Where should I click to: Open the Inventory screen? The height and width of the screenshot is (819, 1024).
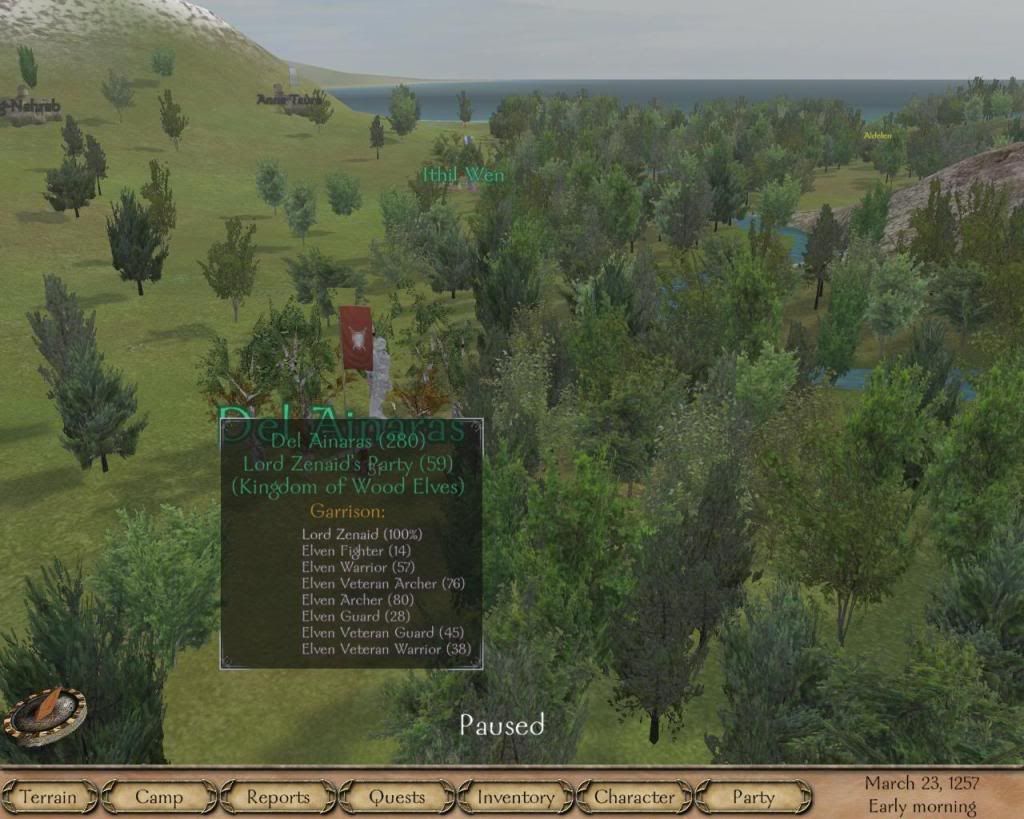[x=515, y=797]
